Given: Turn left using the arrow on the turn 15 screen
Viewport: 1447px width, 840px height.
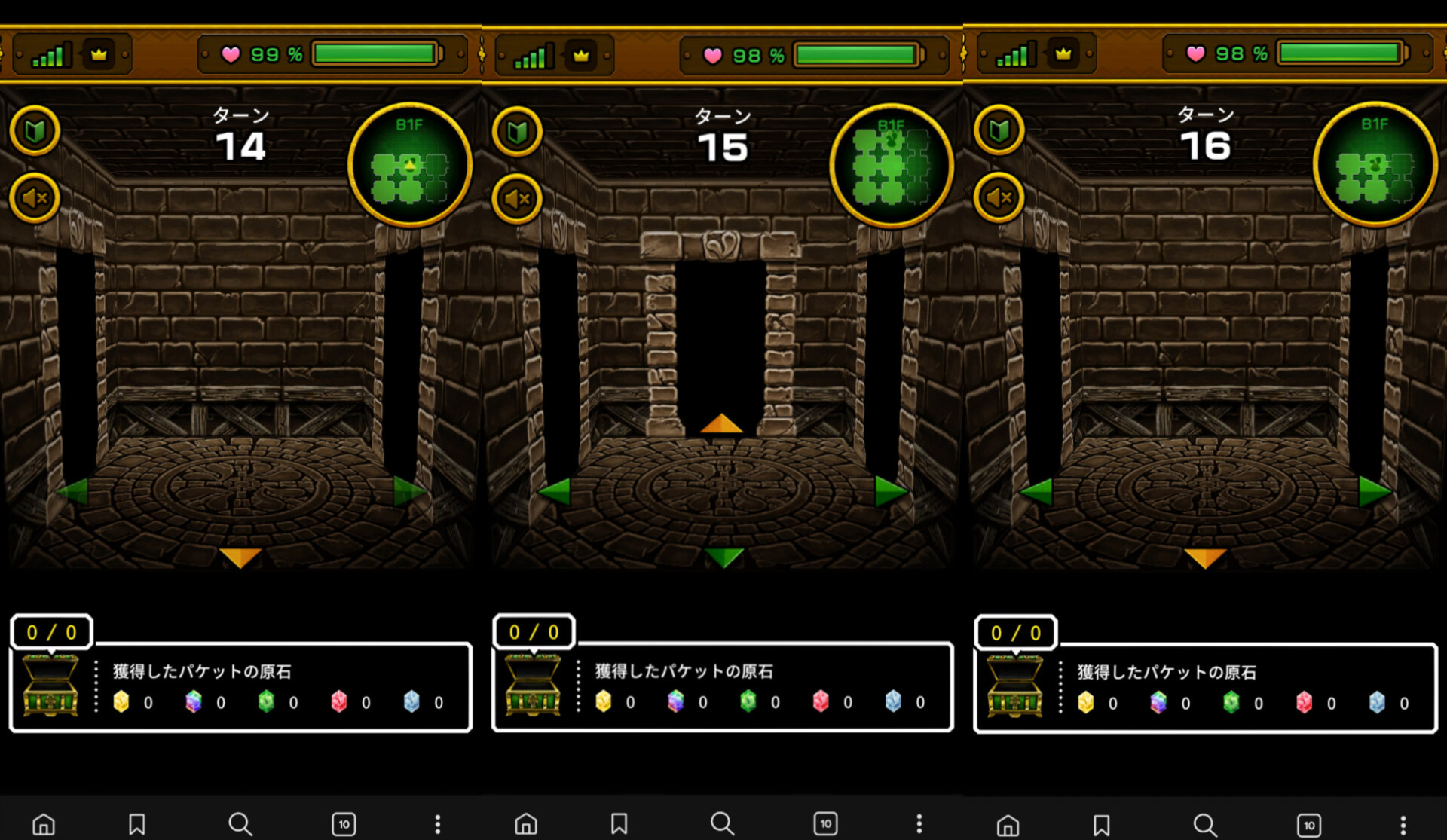Looking at the screenshot, I should point(555,491).
